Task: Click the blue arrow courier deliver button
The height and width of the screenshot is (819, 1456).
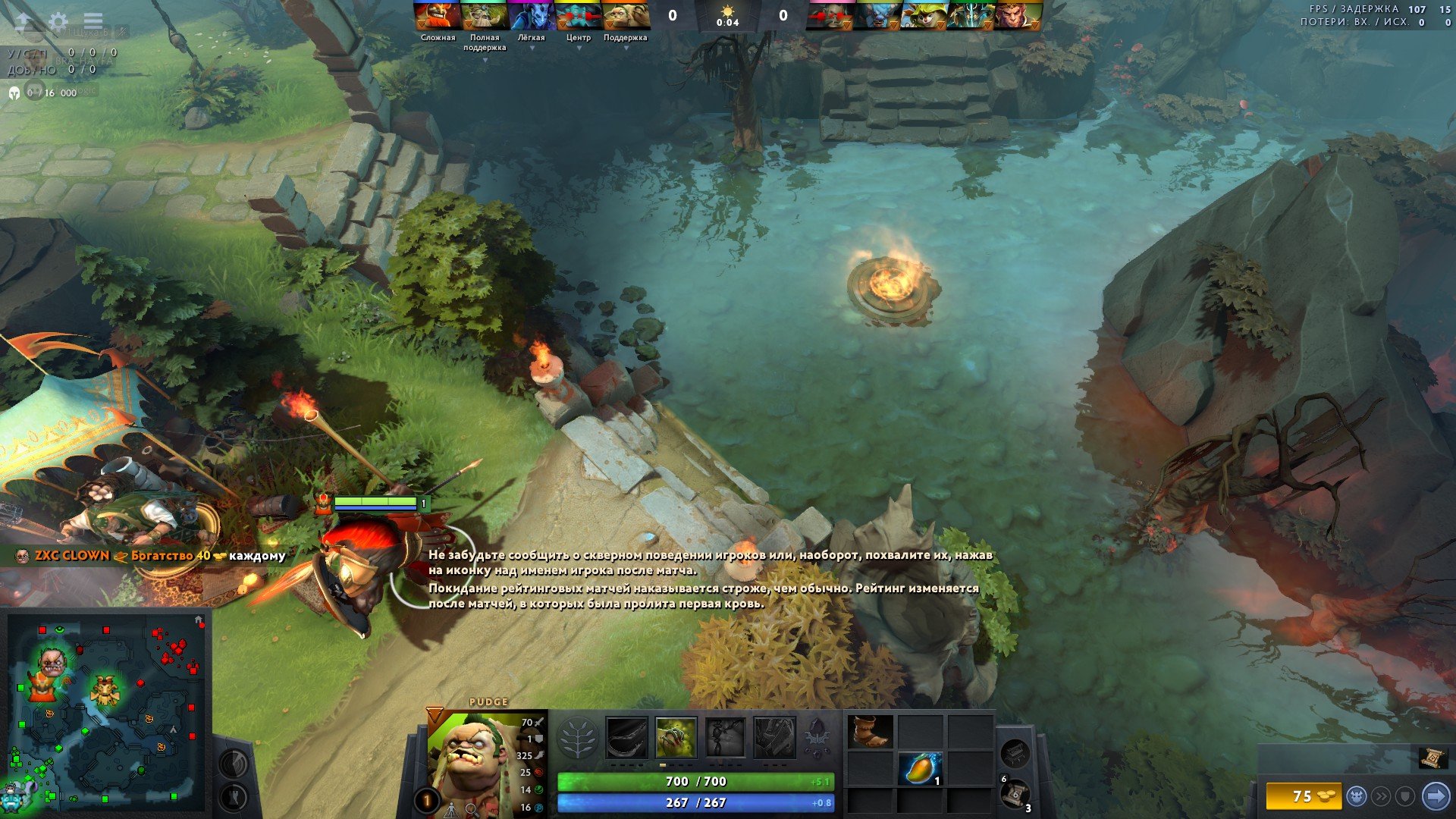Action: 1436,796
